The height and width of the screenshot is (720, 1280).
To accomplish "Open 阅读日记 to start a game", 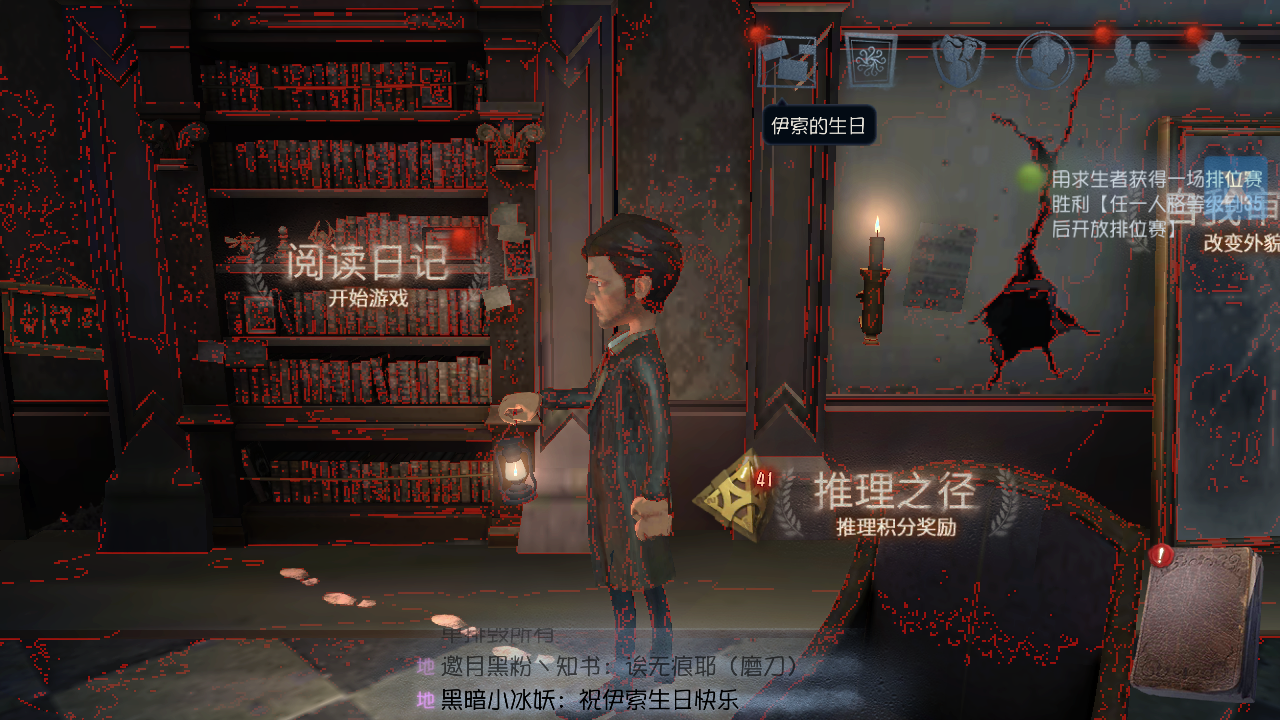I will tap(364, 270).
